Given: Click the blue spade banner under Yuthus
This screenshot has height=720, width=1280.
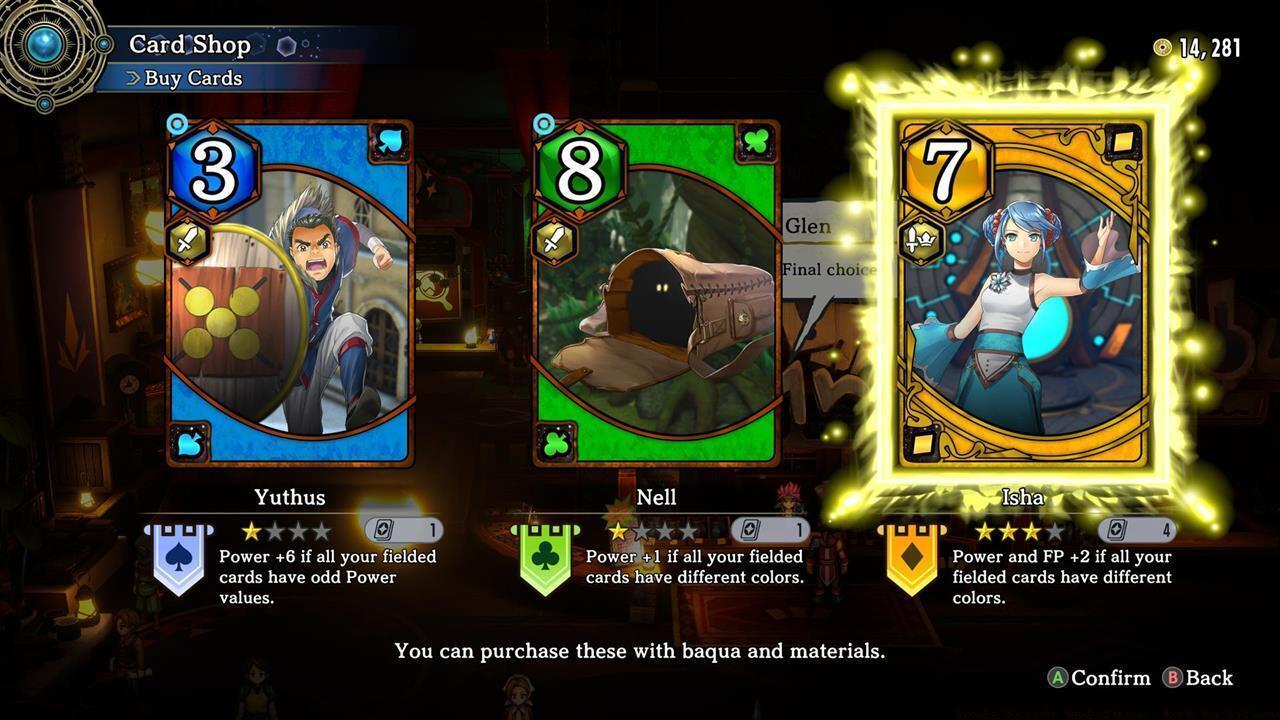Looking at the screenshot, I should (180, 562).
